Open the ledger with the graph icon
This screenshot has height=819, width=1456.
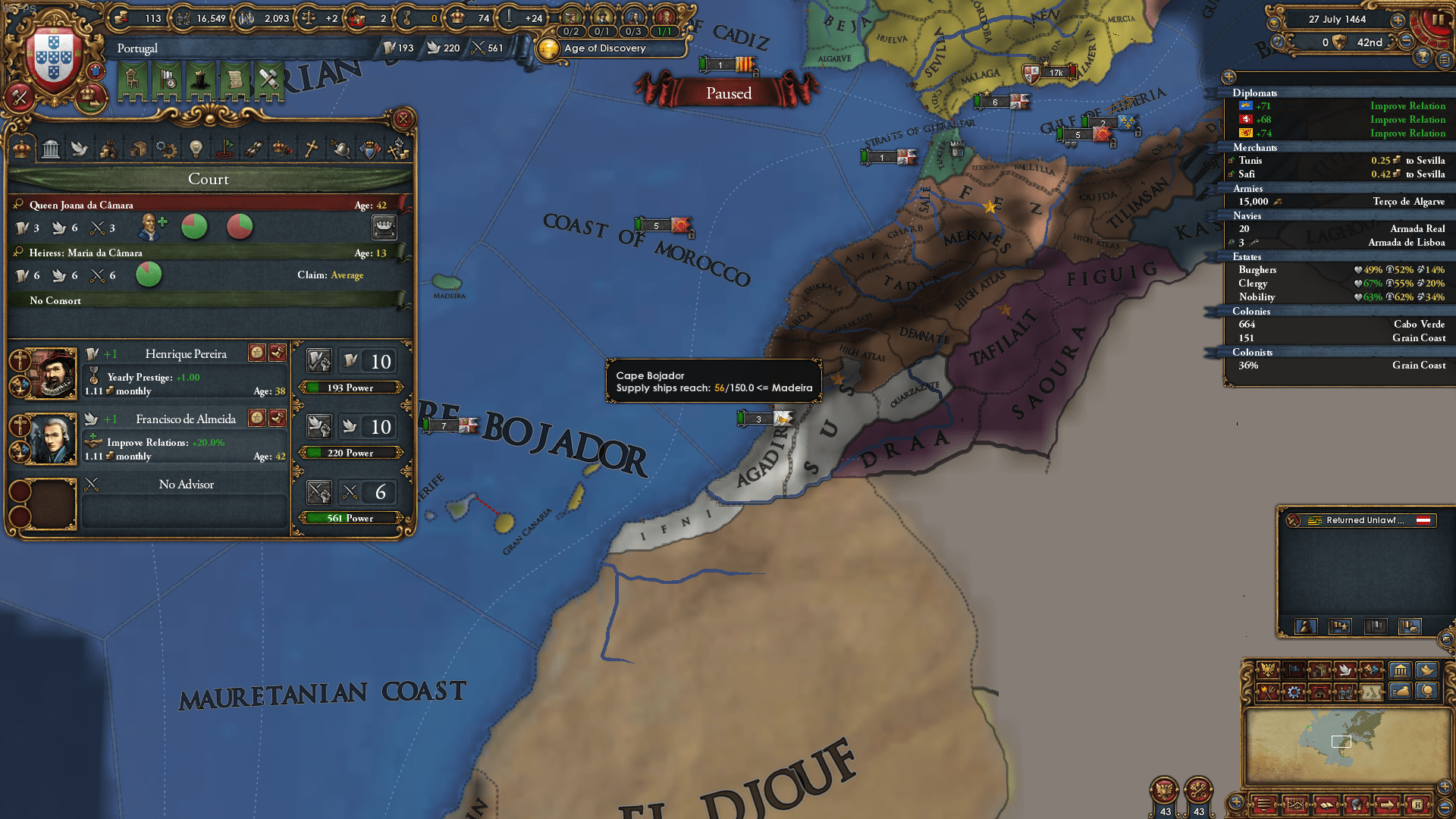pos(1295,805)
